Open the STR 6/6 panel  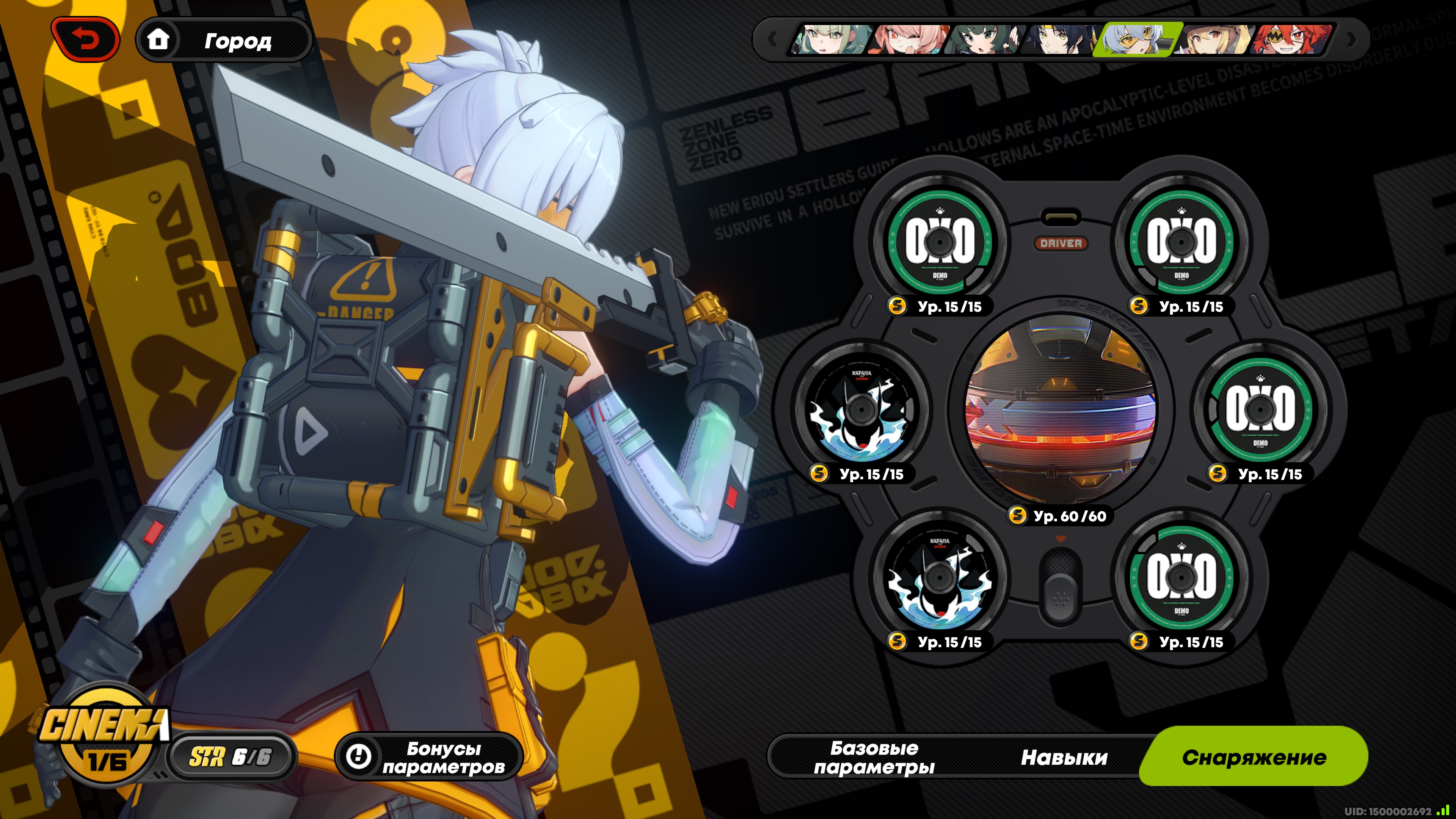coord(231,757)
